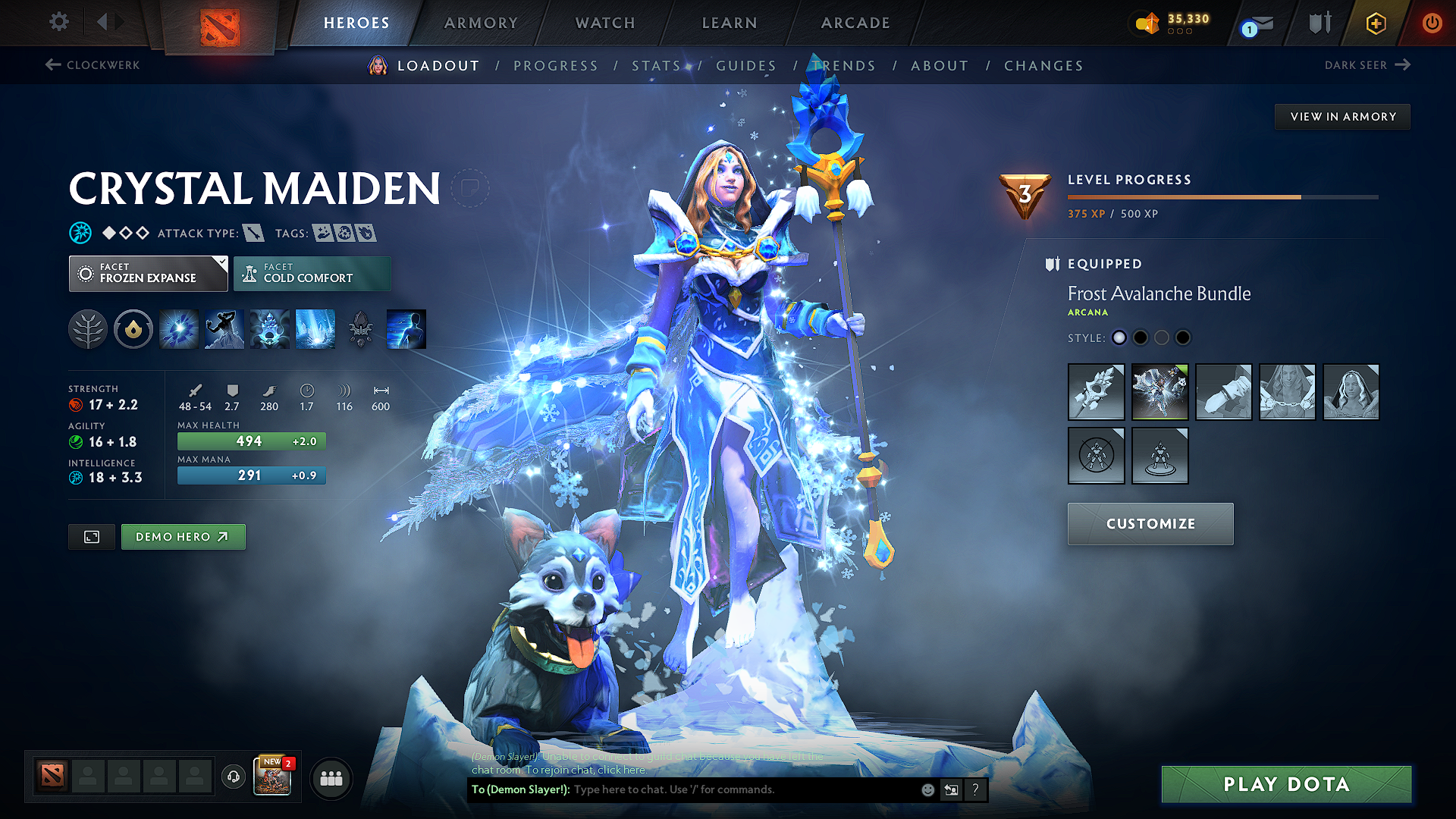Select the weapon slot thumbnail under Equipped
The image size is (1456, 819).
click(x=1096, y=392)
